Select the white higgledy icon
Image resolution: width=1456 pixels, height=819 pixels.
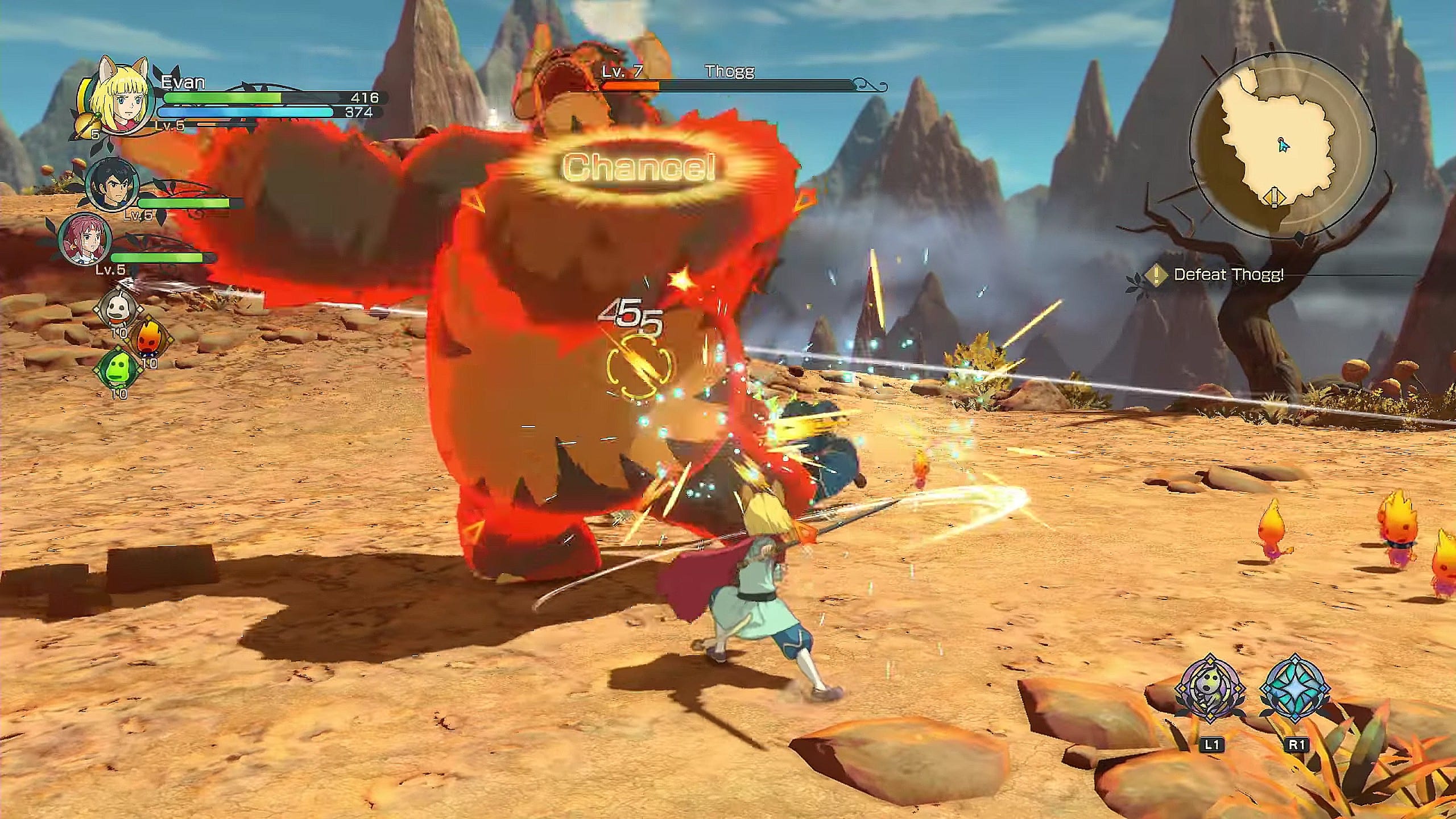tap(118, 309)
